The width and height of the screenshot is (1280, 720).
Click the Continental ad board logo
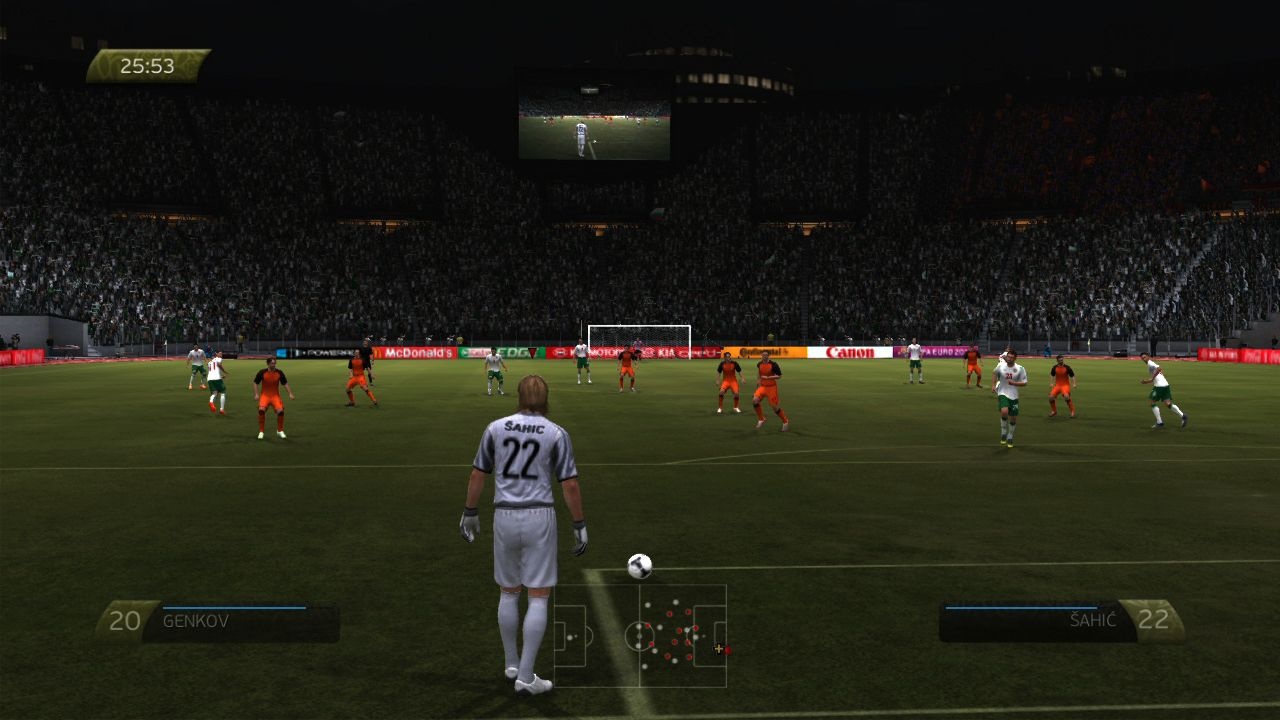pos(765,352)
